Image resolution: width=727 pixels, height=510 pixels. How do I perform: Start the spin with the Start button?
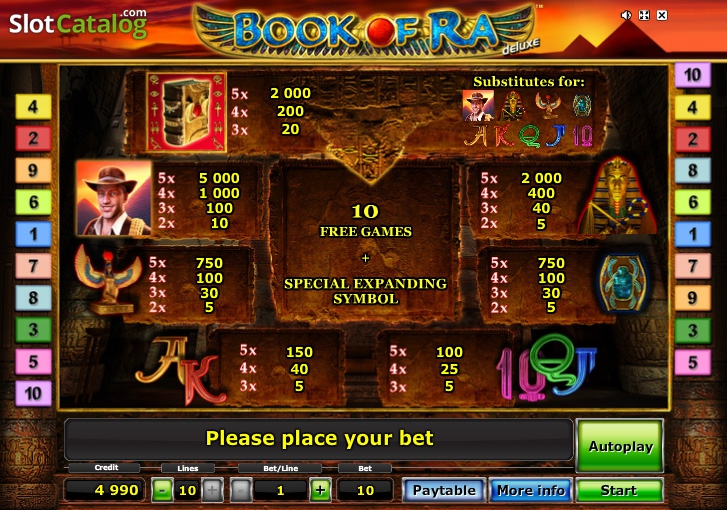click(619, 490)
